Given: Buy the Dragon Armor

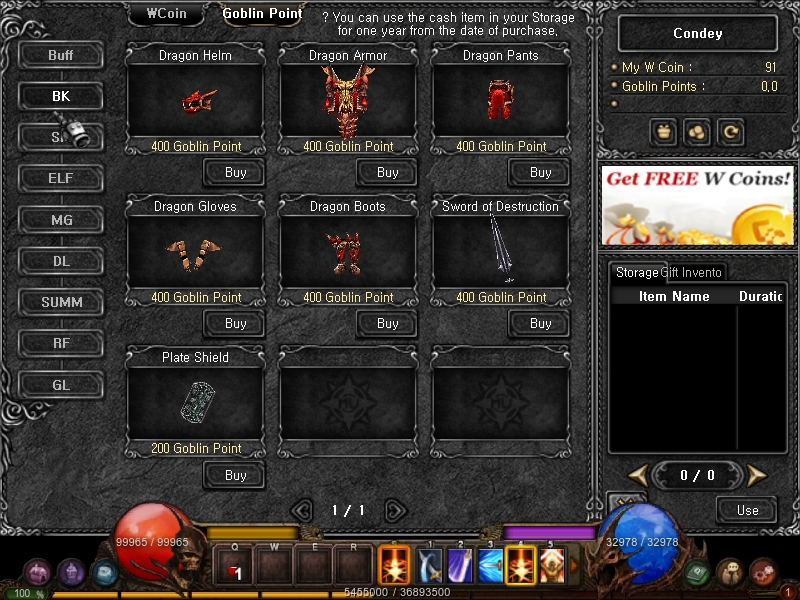Looking at the screenshot, I should click(387, 173).
